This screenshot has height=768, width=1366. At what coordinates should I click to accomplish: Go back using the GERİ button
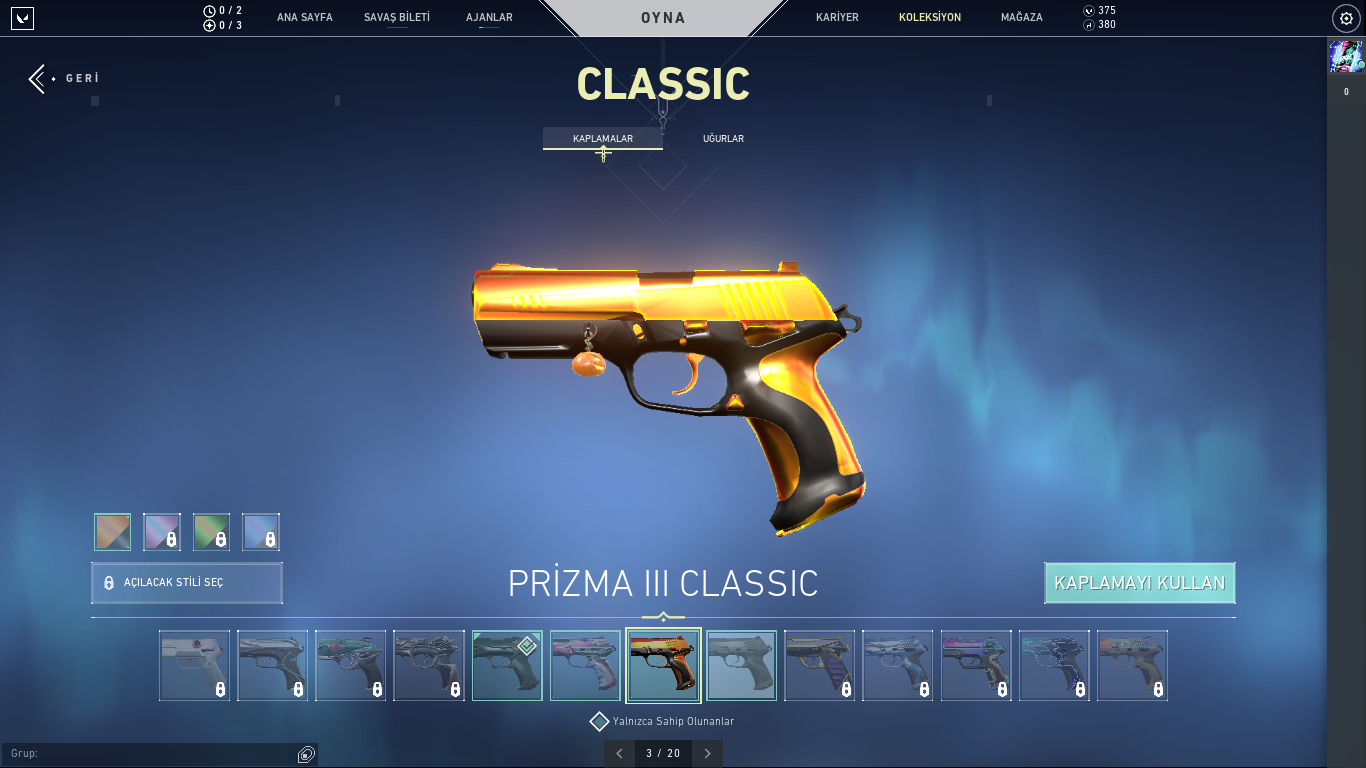[x=64, y=78]
